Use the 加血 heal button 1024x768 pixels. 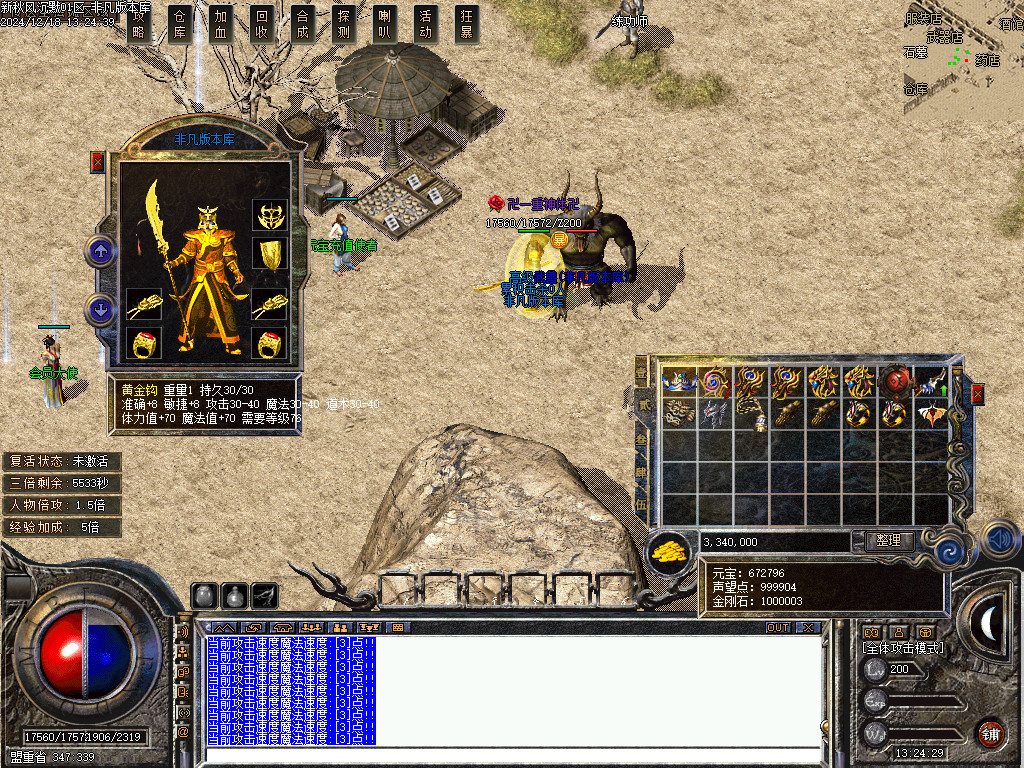point(221,23)
